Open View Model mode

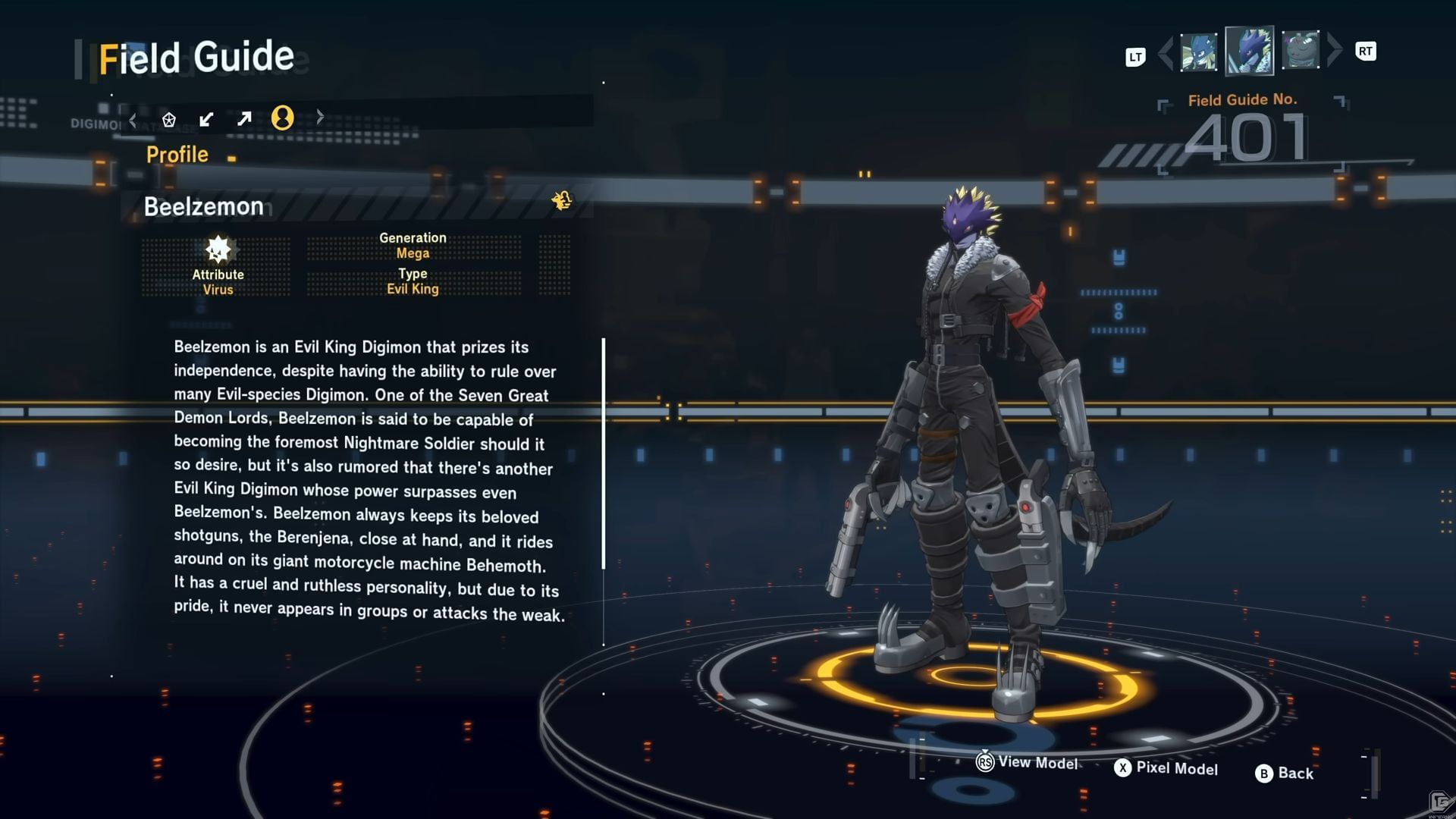1028,762
